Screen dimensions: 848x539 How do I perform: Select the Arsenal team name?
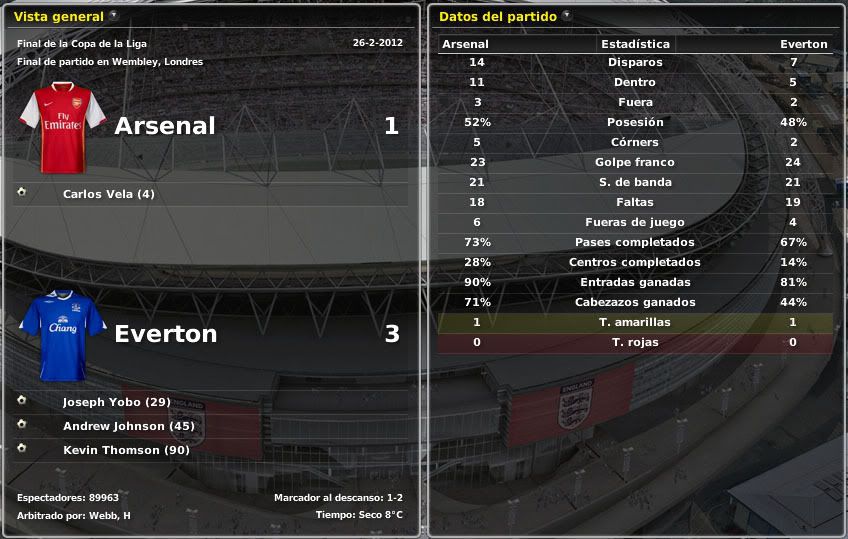(x=165, y=126)
